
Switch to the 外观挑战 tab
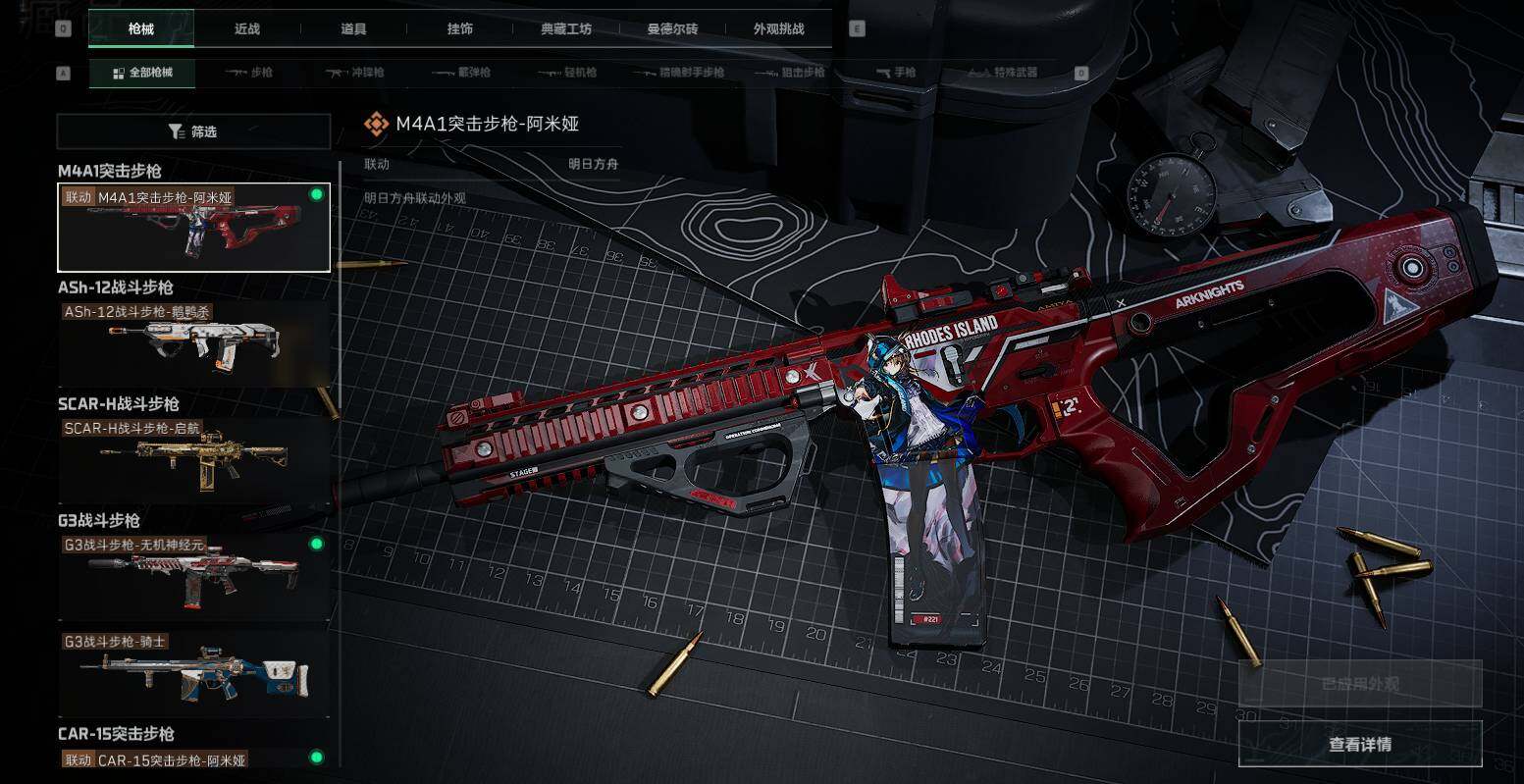coord(778,28)
